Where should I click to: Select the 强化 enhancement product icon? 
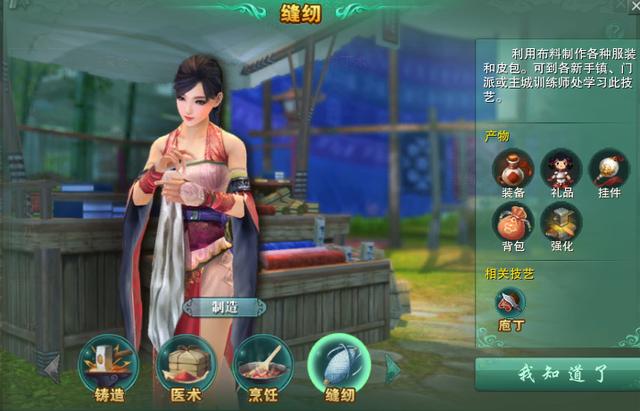(561, 223)
